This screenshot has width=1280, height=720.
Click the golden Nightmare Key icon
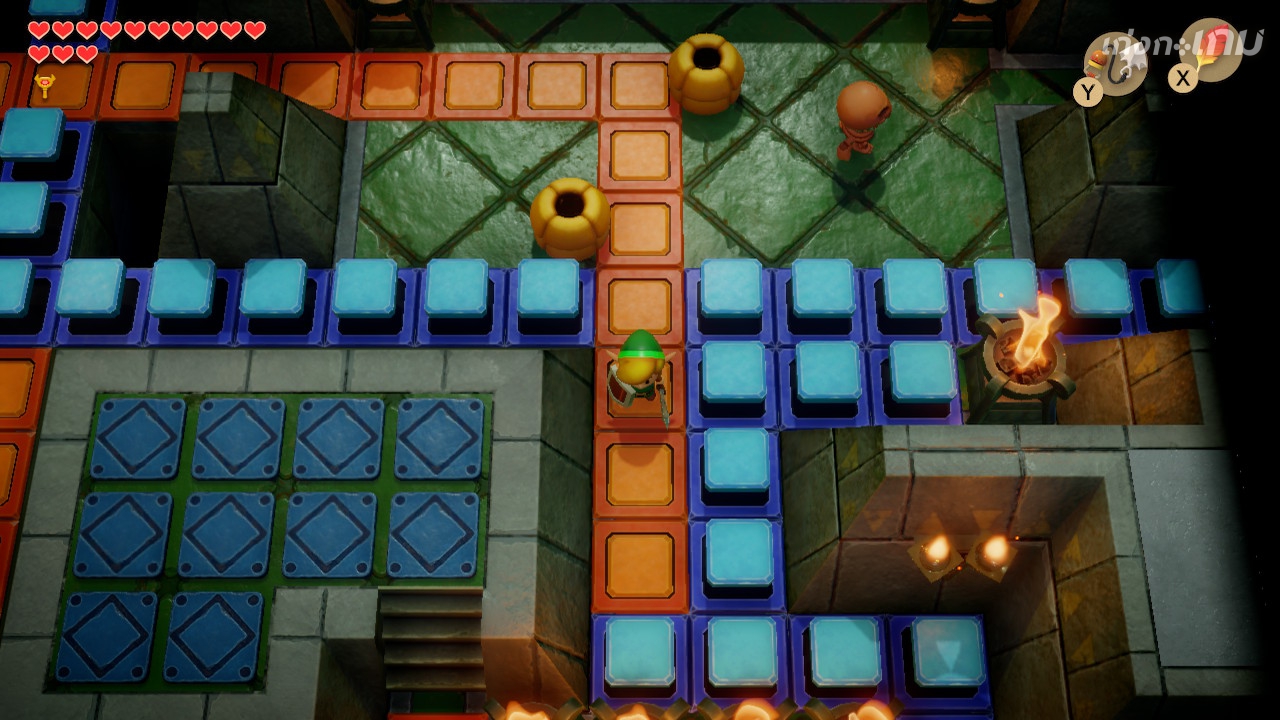(44, 86)
